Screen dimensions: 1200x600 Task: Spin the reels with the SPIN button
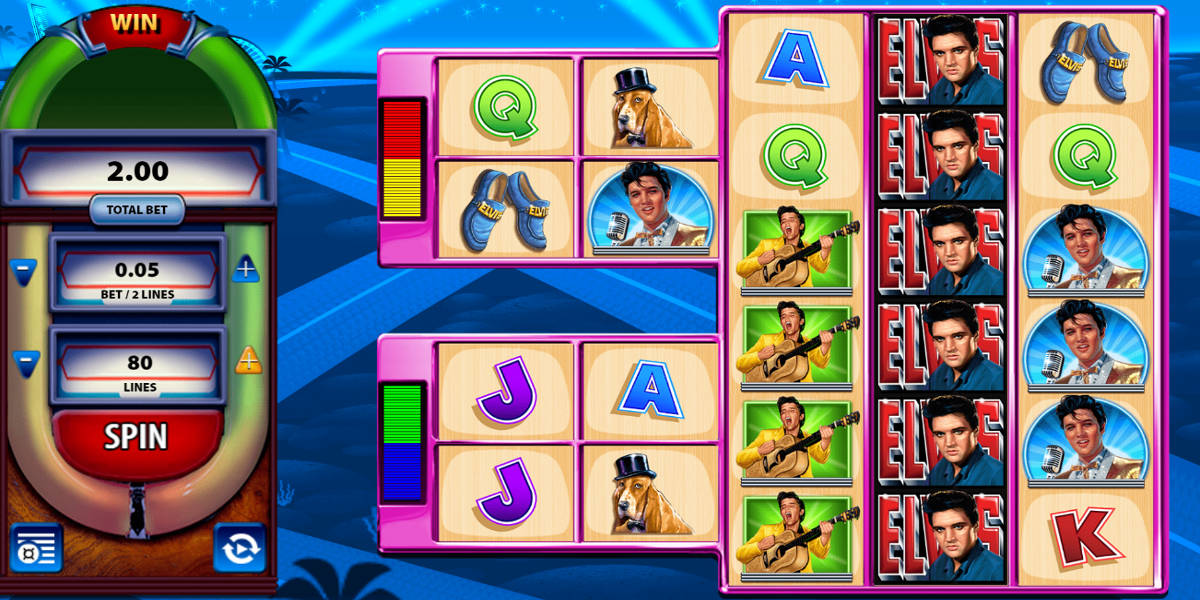pos(137,438)
